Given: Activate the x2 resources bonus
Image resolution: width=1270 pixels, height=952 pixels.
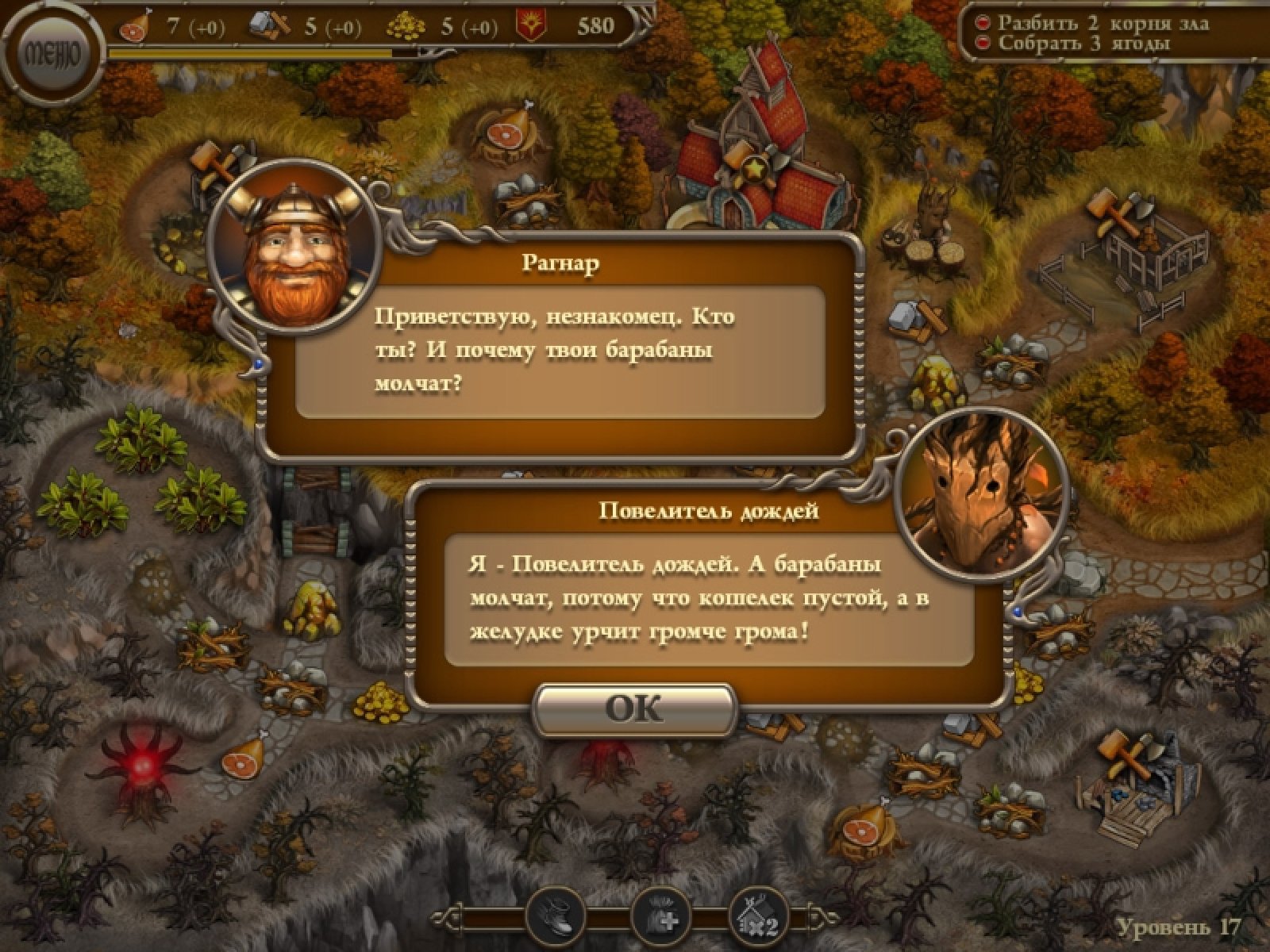Looking at the screenshot, I should [757, 918].
